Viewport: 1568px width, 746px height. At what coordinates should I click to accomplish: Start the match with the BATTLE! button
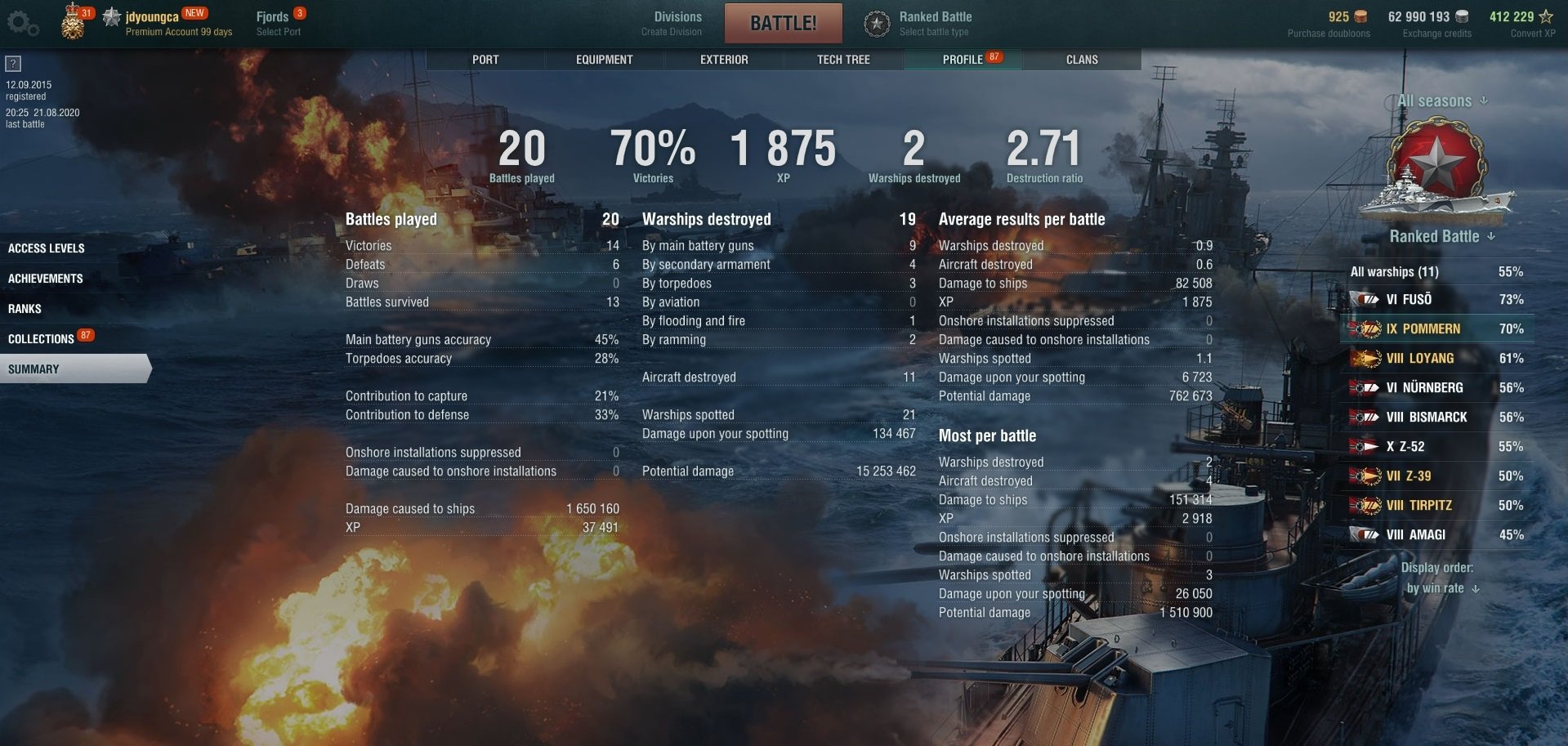[x=783, y=23]
